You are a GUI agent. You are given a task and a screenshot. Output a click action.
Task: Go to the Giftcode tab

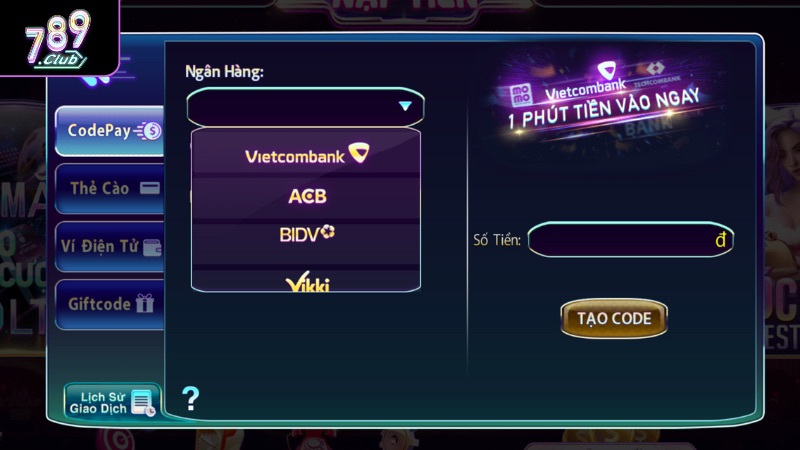[110, 304]
